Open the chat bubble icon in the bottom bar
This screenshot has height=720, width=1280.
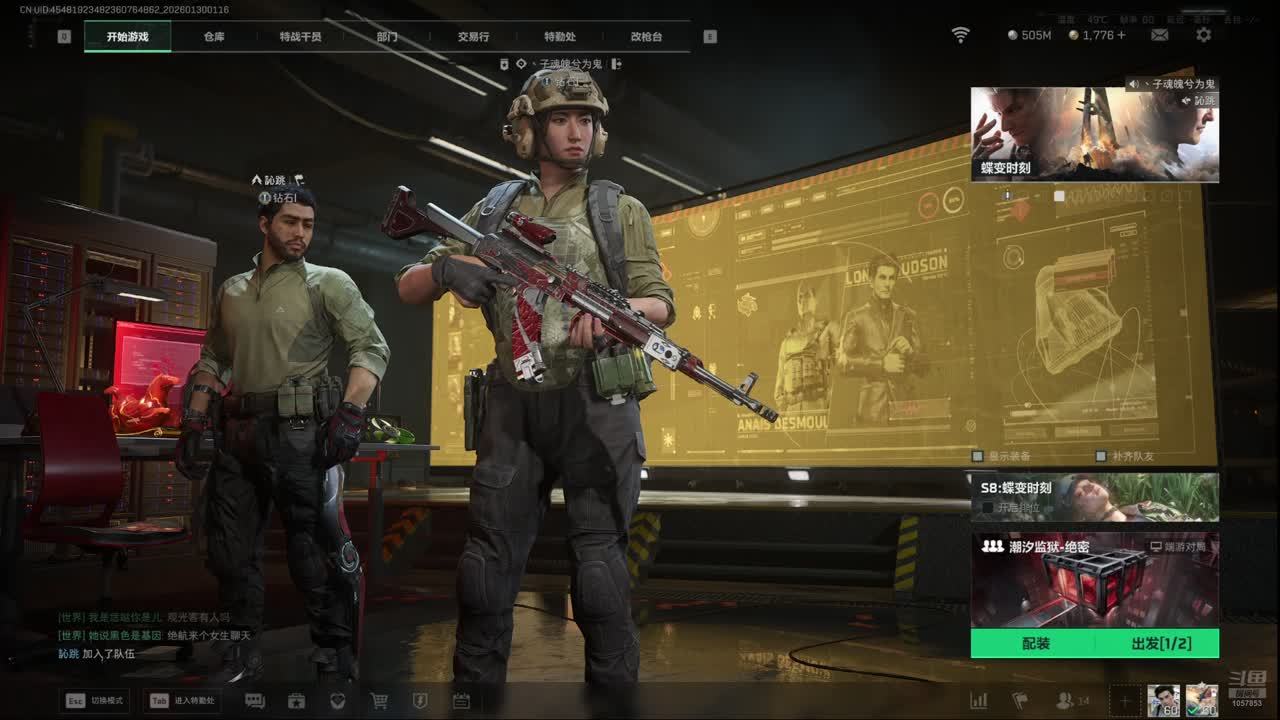[255, 701]
